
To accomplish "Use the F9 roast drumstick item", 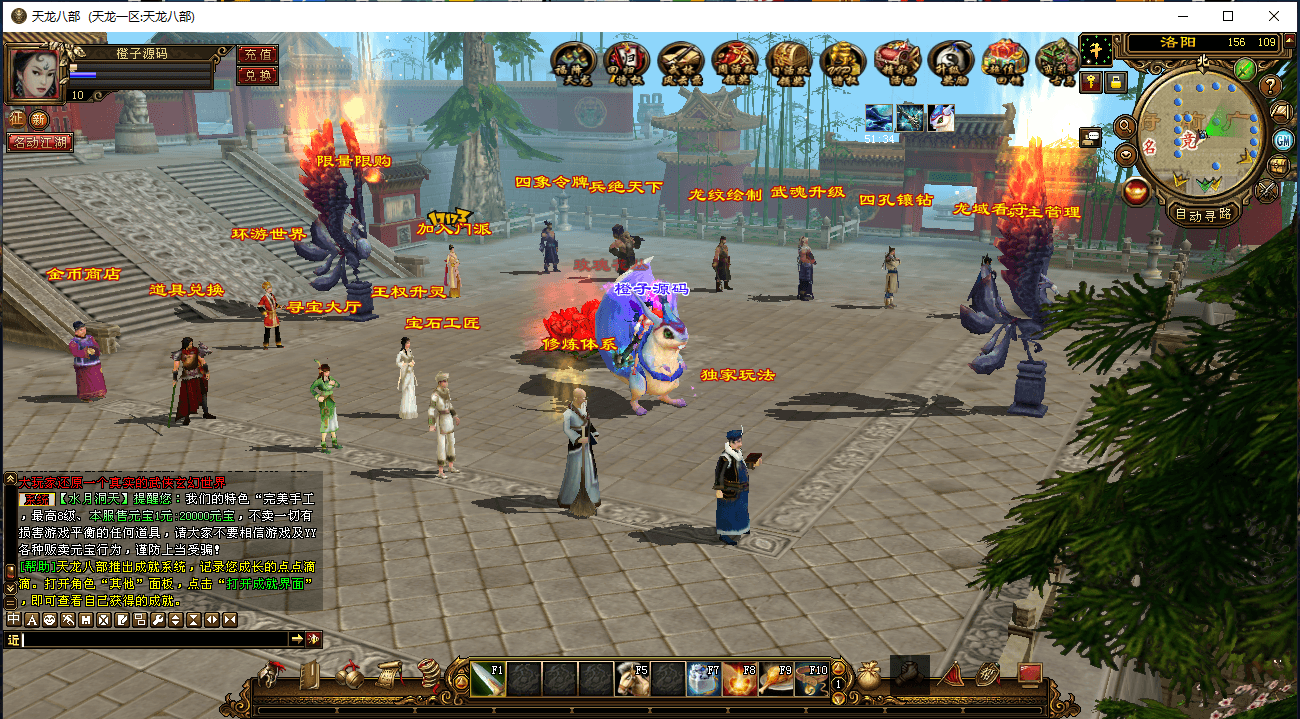I will coord(776,679).
